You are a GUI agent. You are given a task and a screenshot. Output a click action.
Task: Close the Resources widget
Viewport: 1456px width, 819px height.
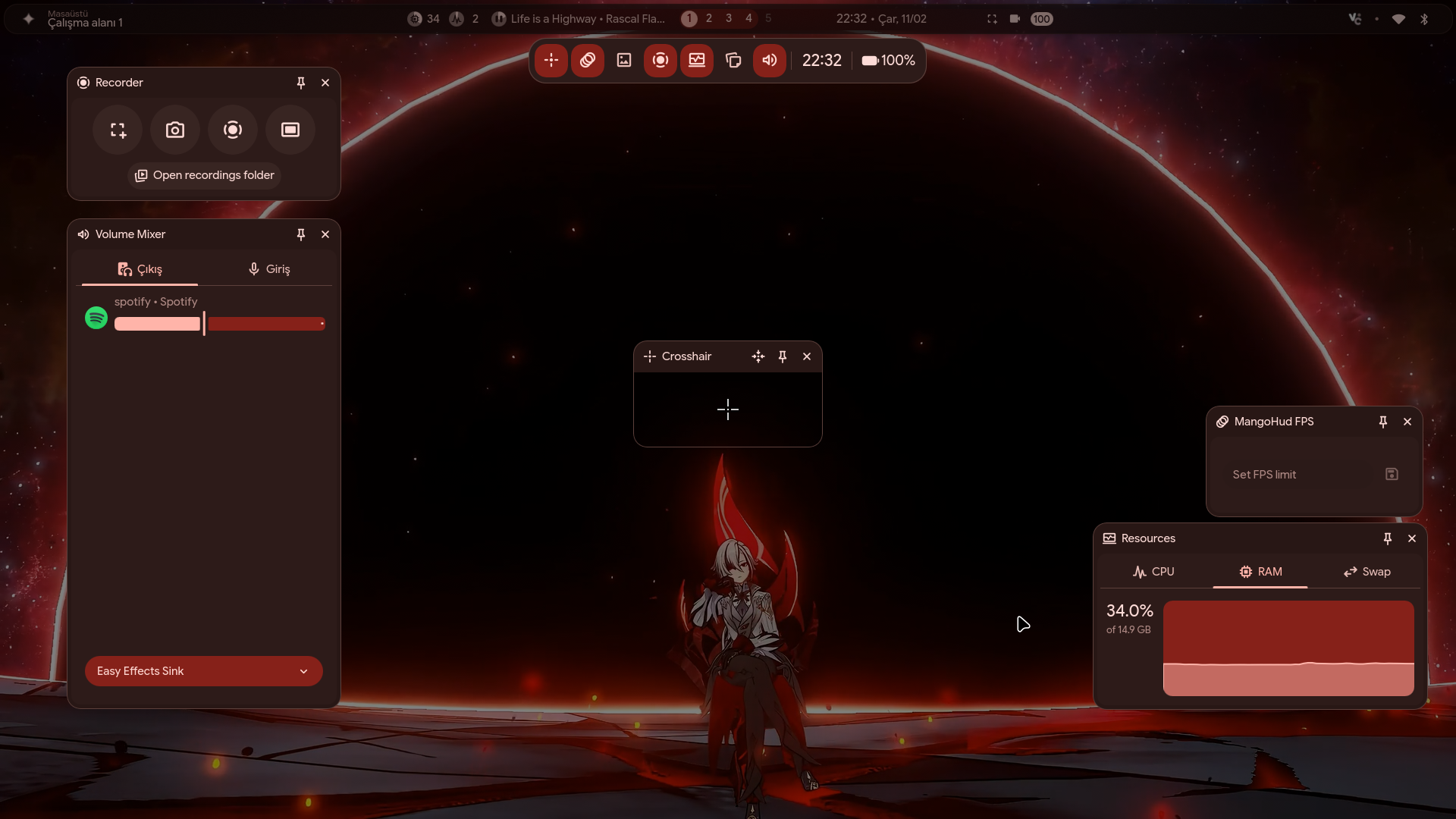(1412, 538)
